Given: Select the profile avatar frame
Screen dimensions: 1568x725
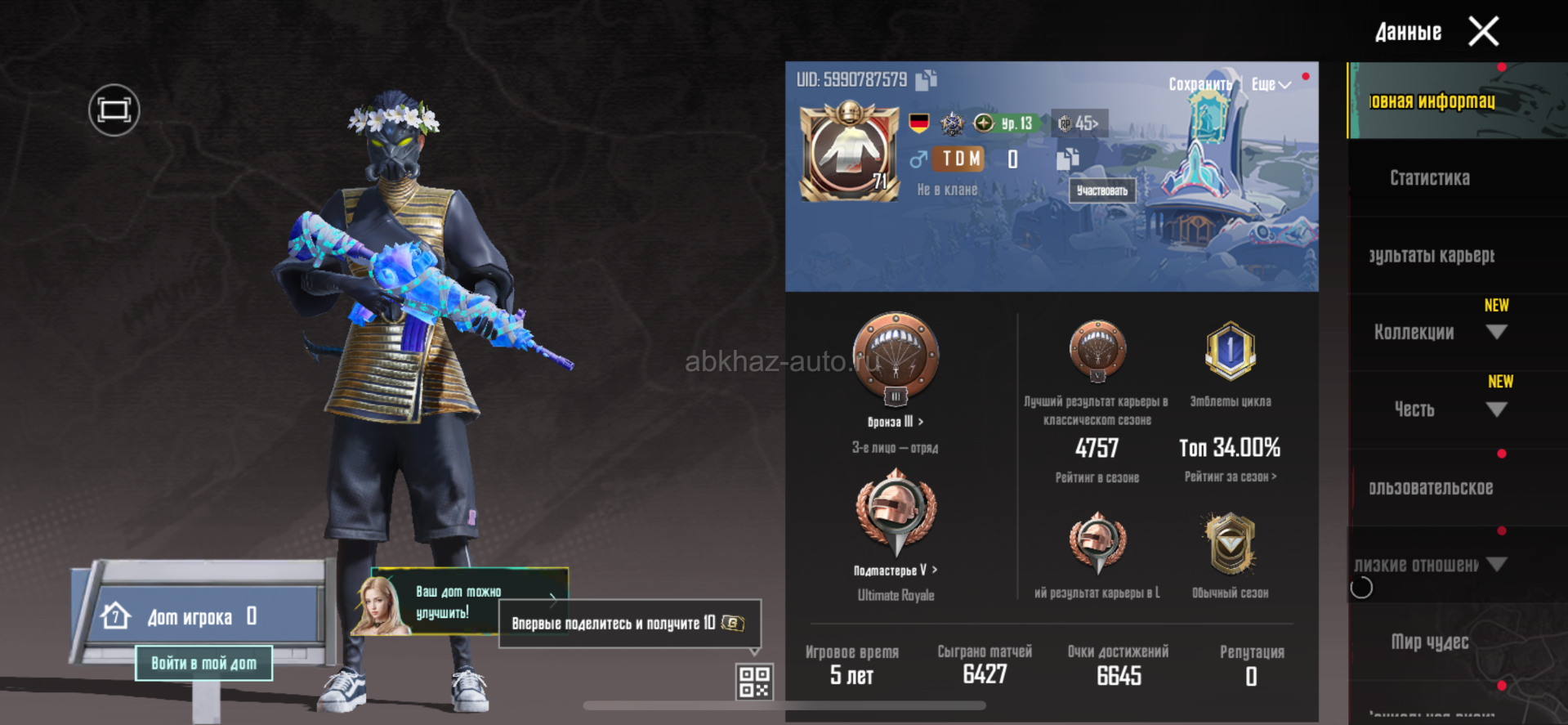Looking at the screenshot, I should click(849, 152).
